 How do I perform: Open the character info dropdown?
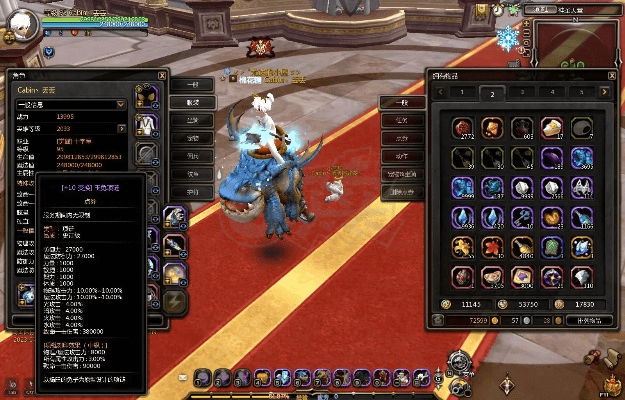[121, 103]
